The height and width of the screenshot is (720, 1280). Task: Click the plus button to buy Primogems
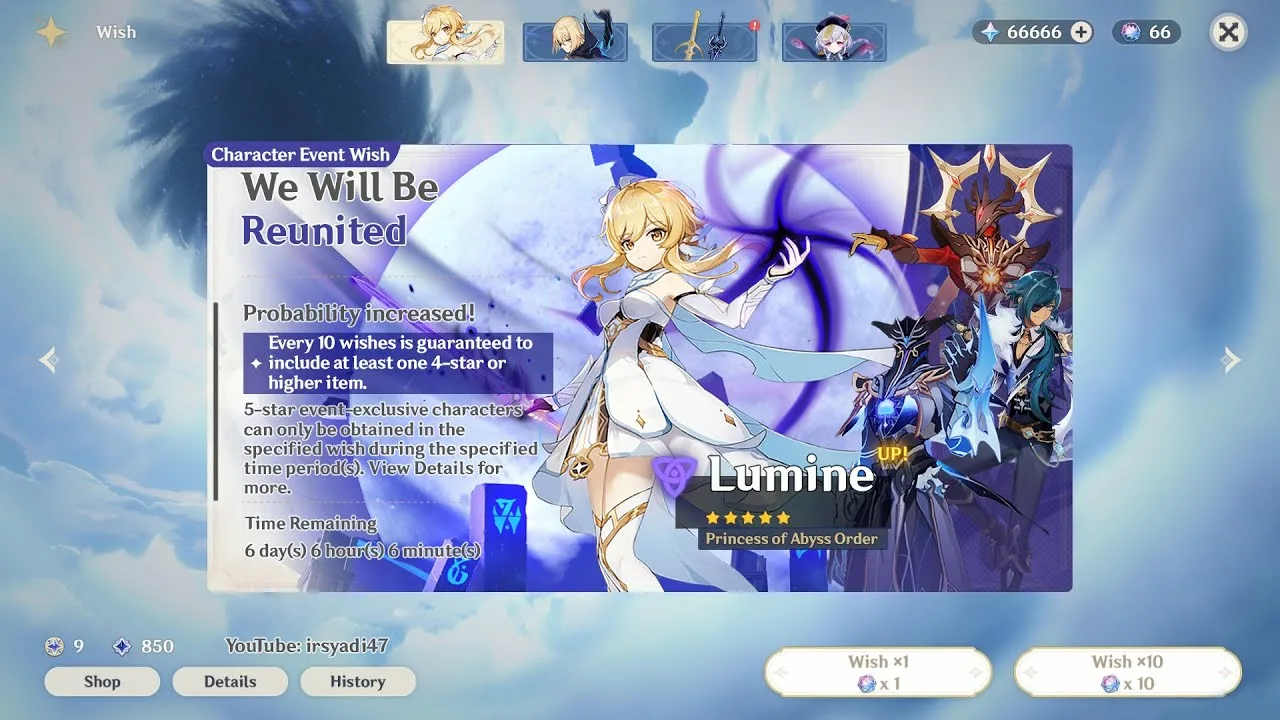point(1080,31)
